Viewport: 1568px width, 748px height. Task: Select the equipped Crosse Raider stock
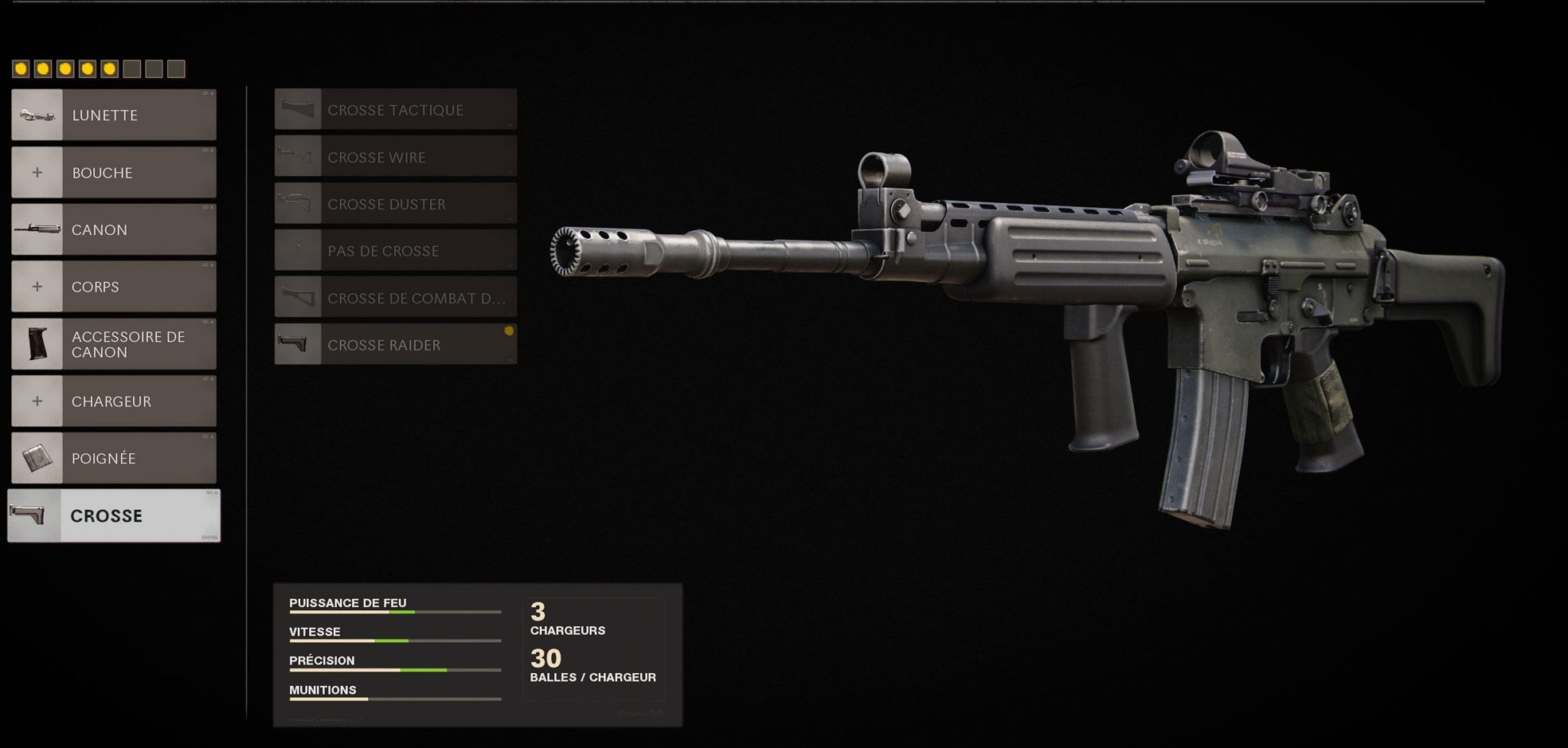395,345
